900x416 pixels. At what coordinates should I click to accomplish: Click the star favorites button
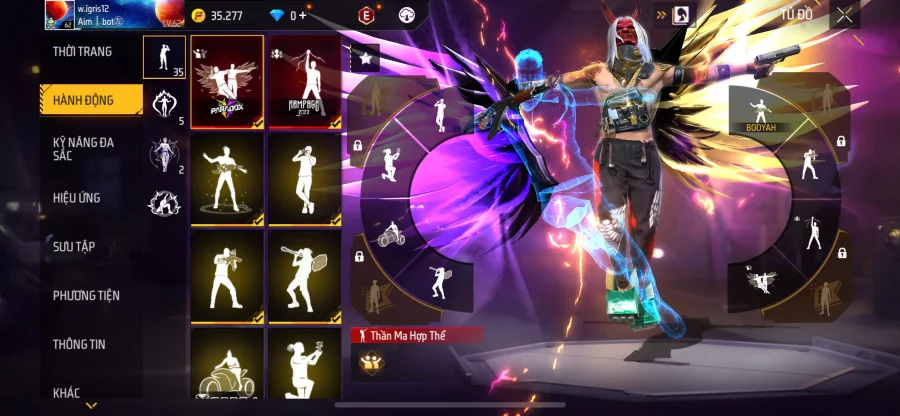[x=365, y=59]
